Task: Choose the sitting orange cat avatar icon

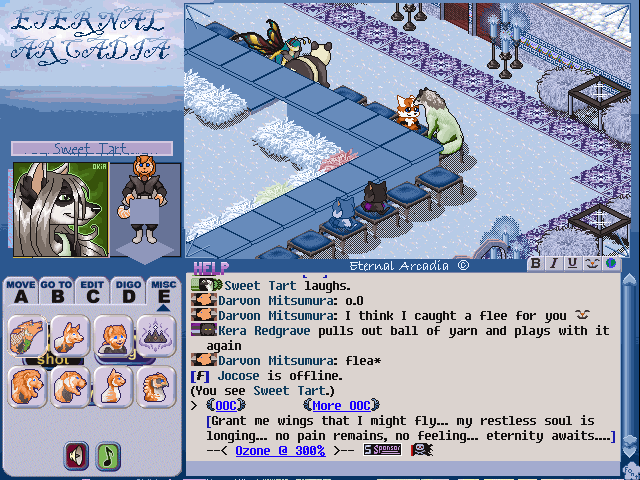Action: (113, 387)
